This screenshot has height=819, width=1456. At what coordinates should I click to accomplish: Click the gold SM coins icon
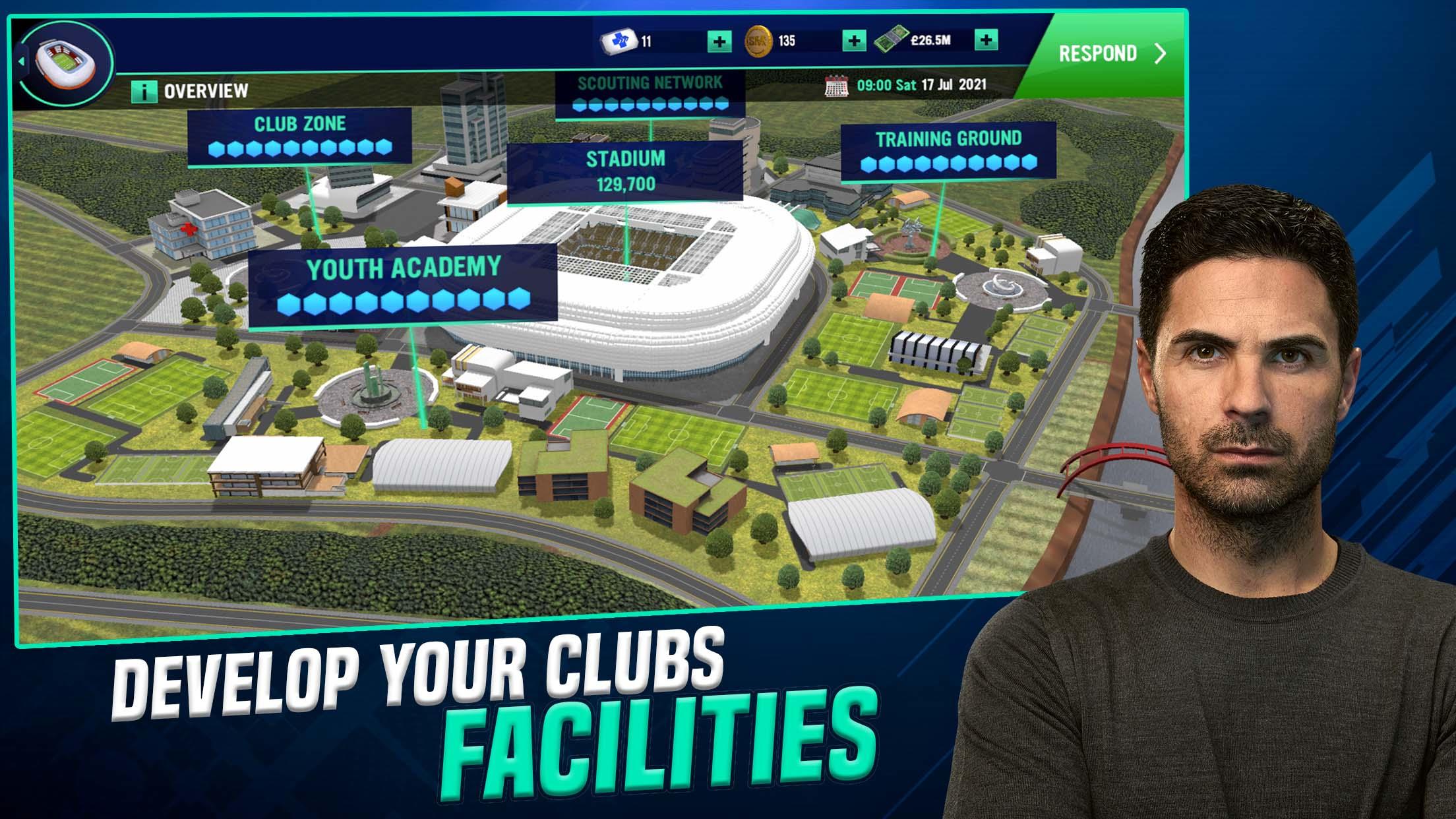758,40
